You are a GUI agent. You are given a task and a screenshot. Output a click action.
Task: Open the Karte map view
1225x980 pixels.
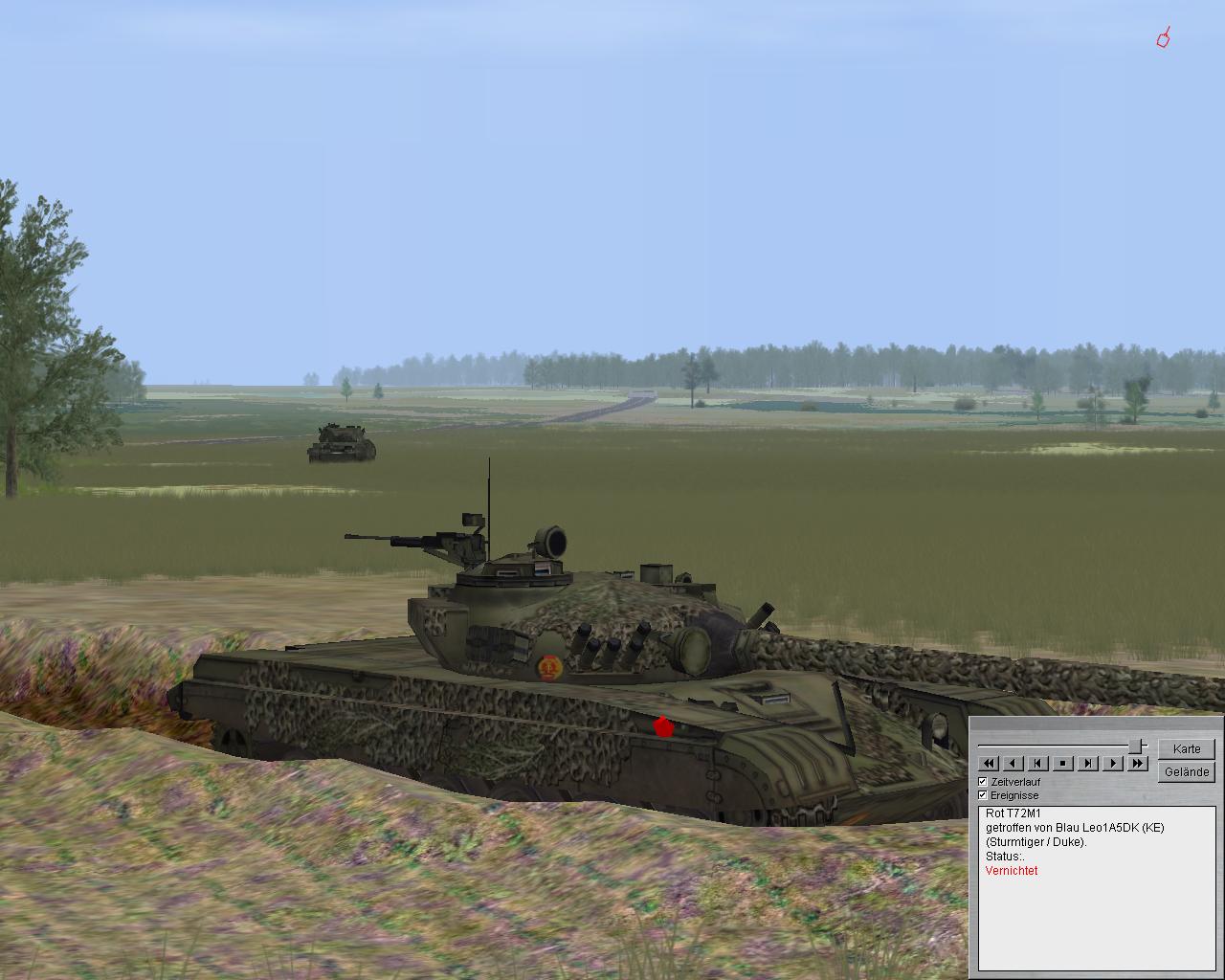[1186, 748]
